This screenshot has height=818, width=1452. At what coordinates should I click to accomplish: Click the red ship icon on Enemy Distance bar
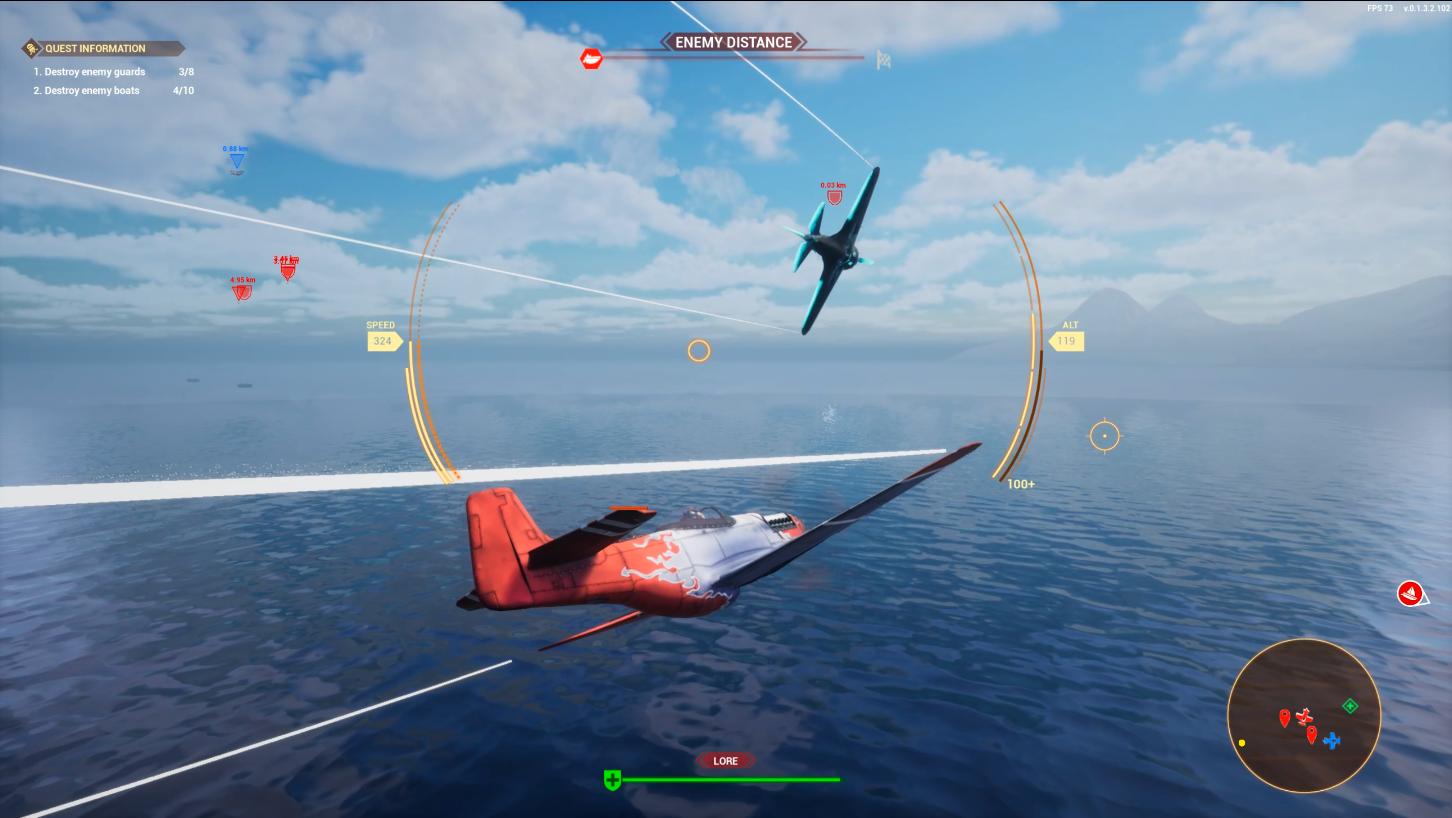(x=592, y=59)
